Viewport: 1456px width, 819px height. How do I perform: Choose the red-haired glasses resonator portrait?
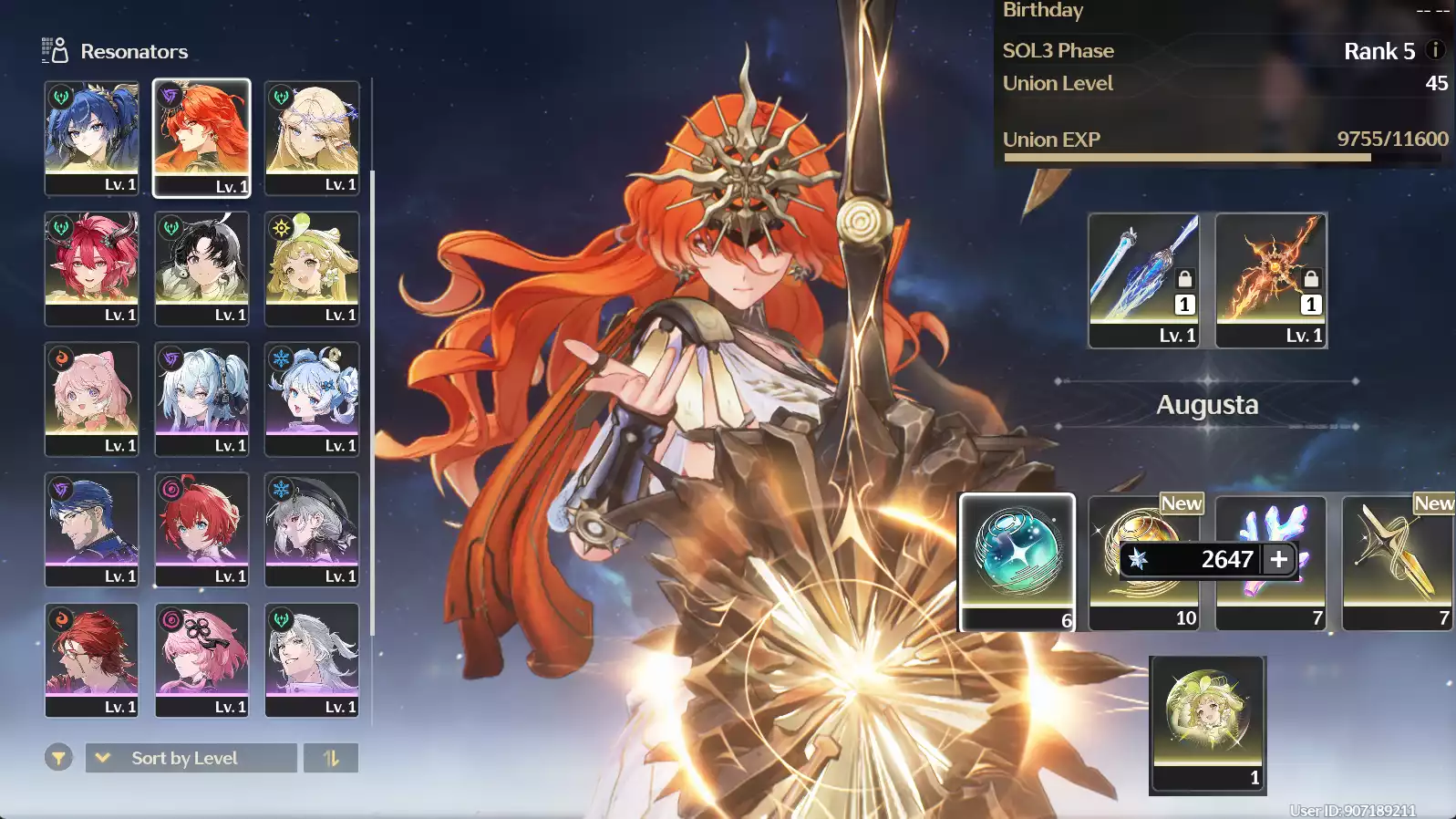(x=91, y=659)
